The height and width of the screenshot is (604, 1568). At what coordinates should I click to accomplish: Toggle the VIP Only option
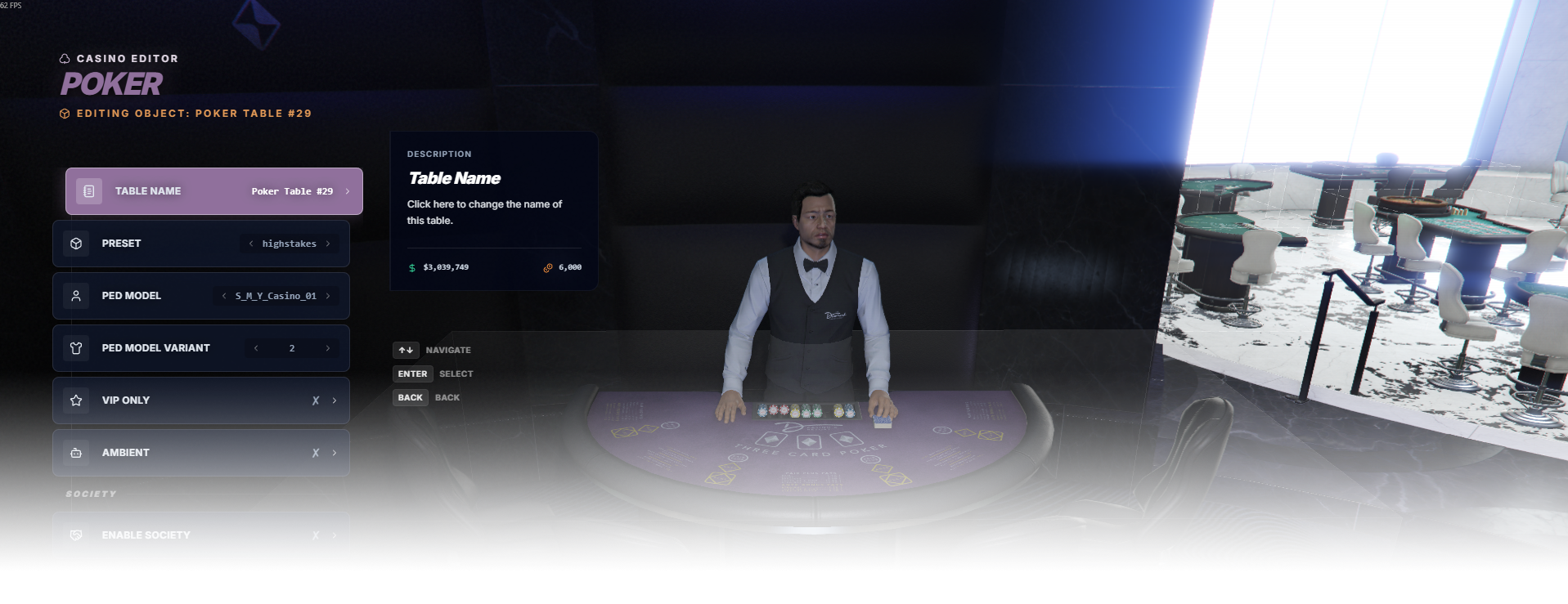tap(200, 400)
